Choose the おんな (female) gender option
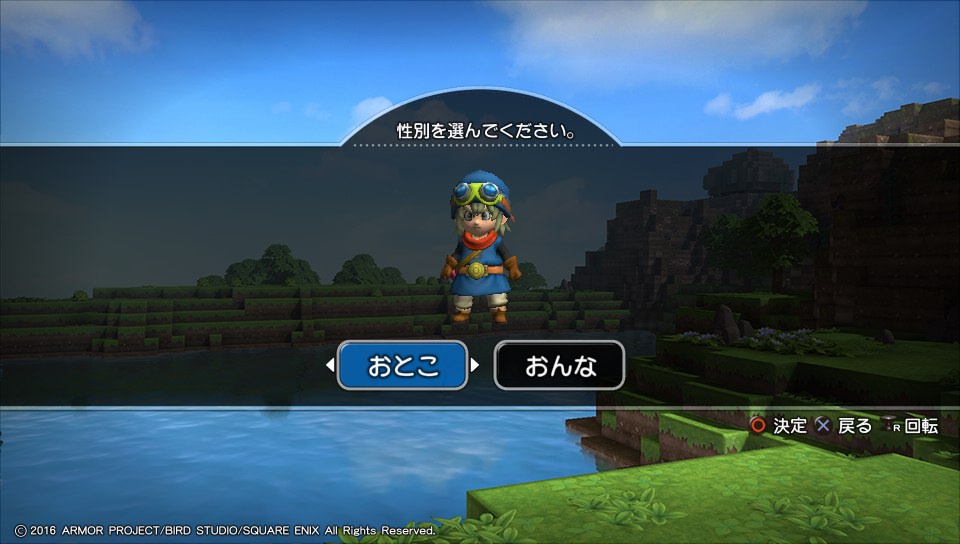 [x=560, y=366]
